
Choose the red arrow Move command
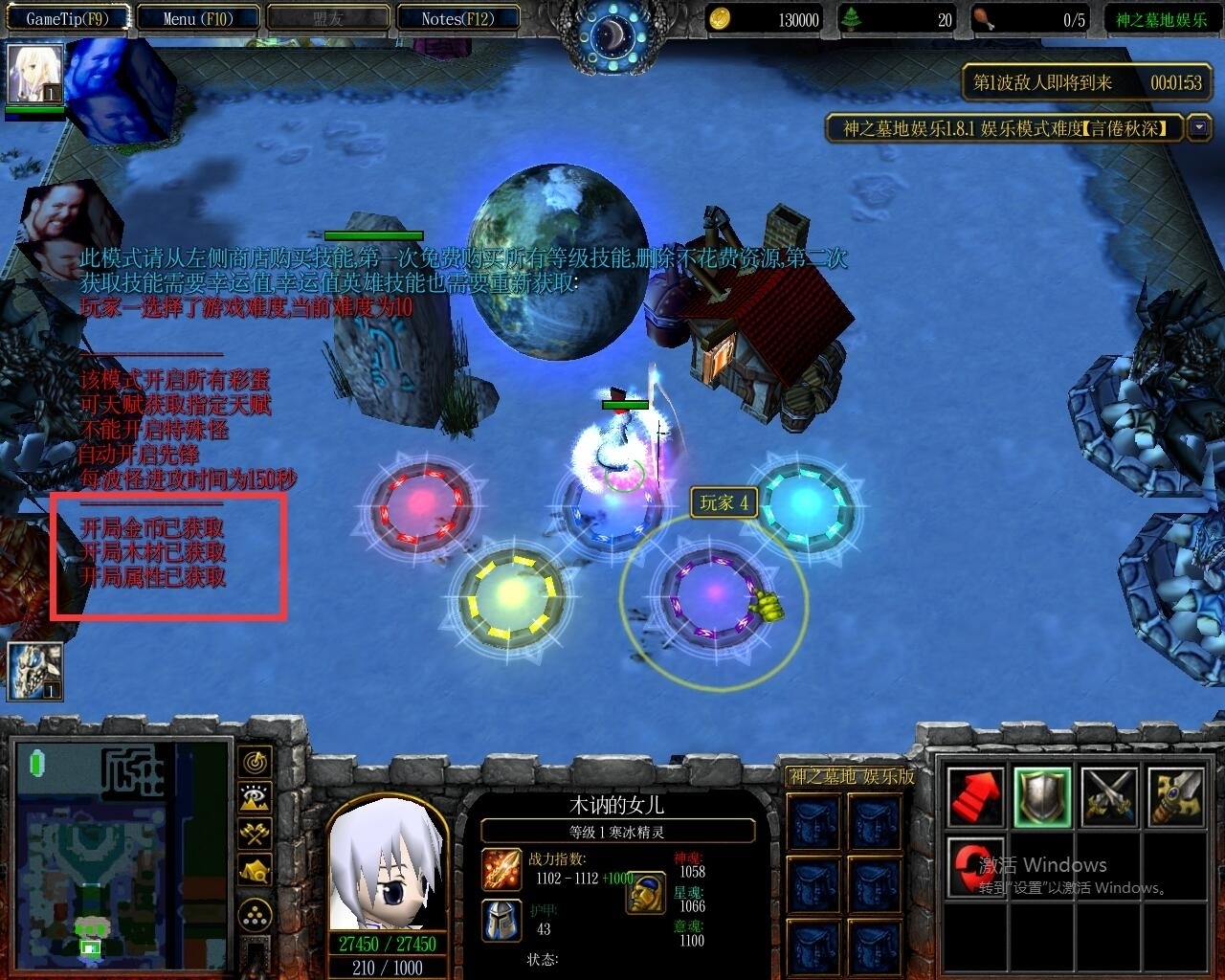976,795
